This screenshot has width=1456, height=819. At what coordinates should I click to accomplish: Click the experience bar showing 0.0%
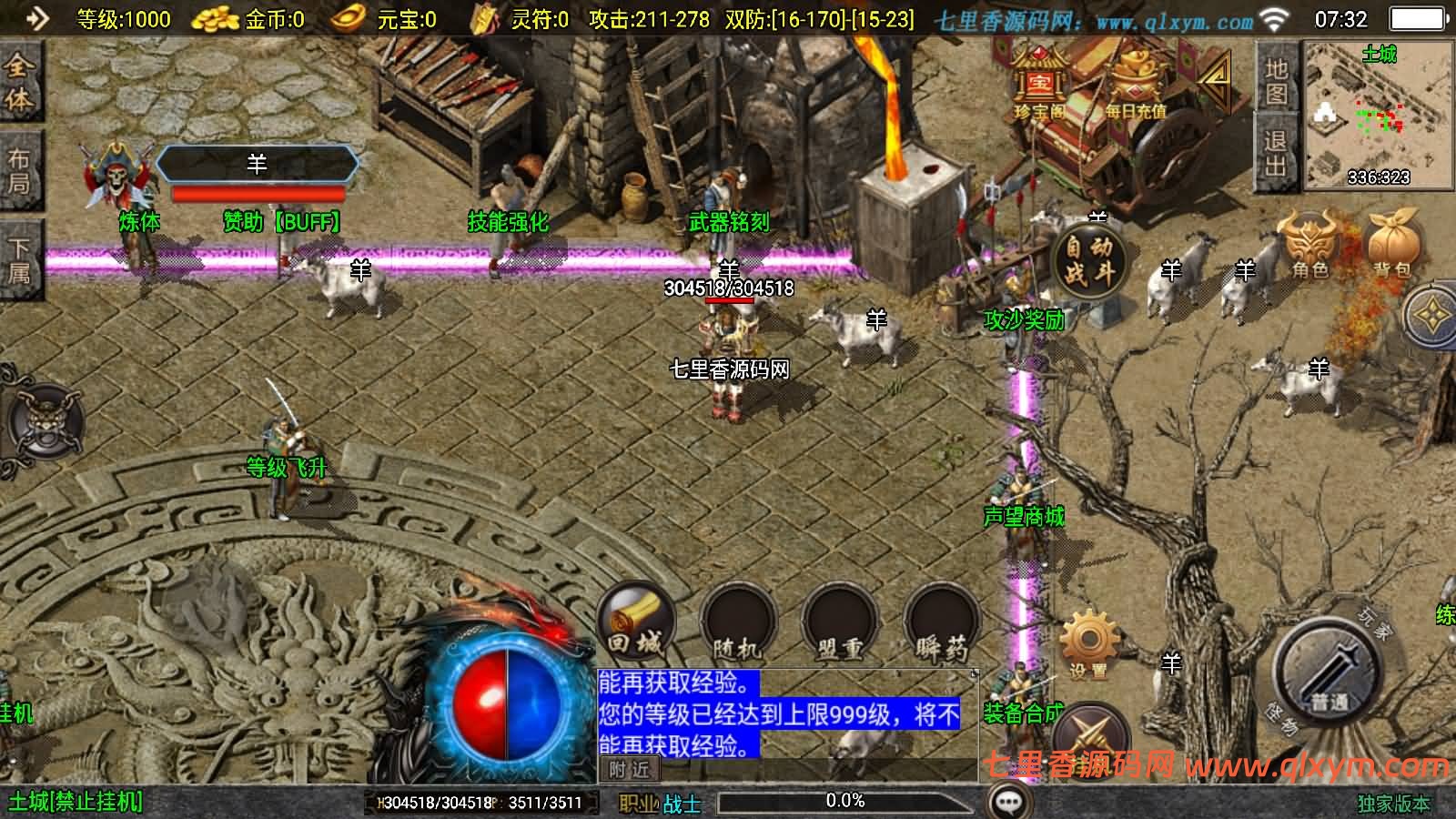[x=842, y=802]
